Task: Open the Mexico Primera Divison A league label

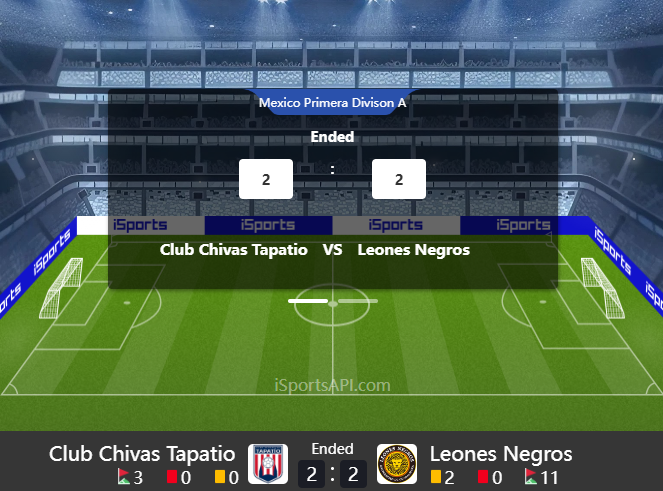Action: point(332,102)
